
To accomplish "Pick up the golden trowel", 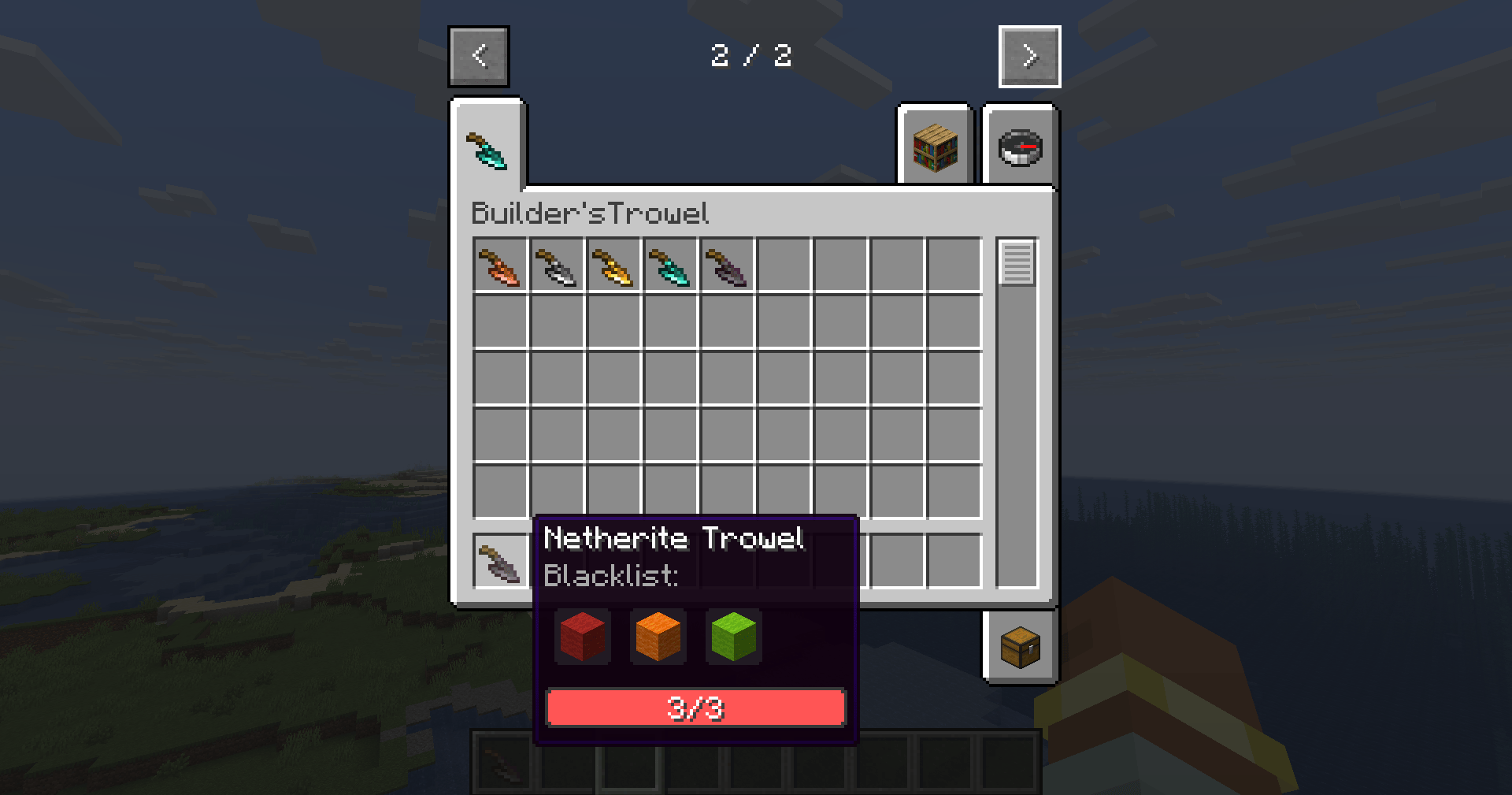I will [613, 266].
